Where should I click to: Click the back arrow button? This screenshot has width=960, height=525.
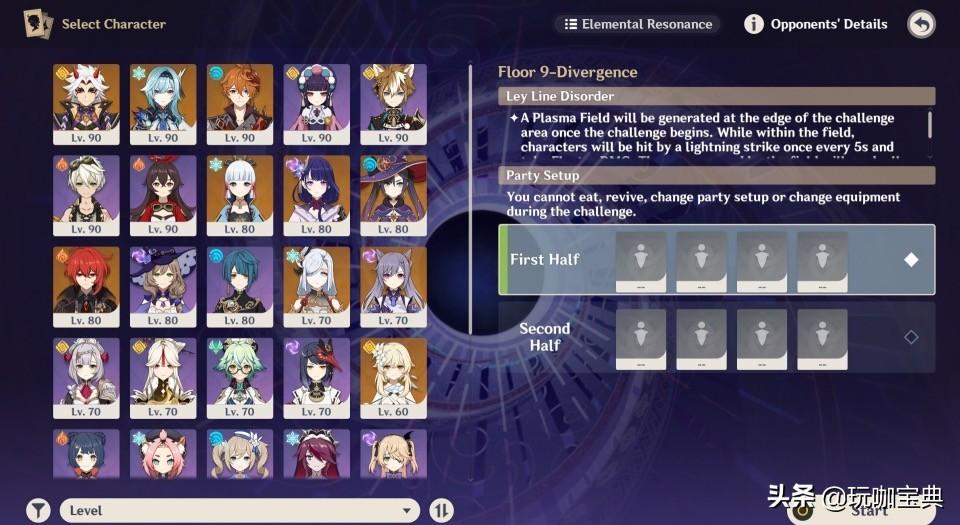(921, 24)
